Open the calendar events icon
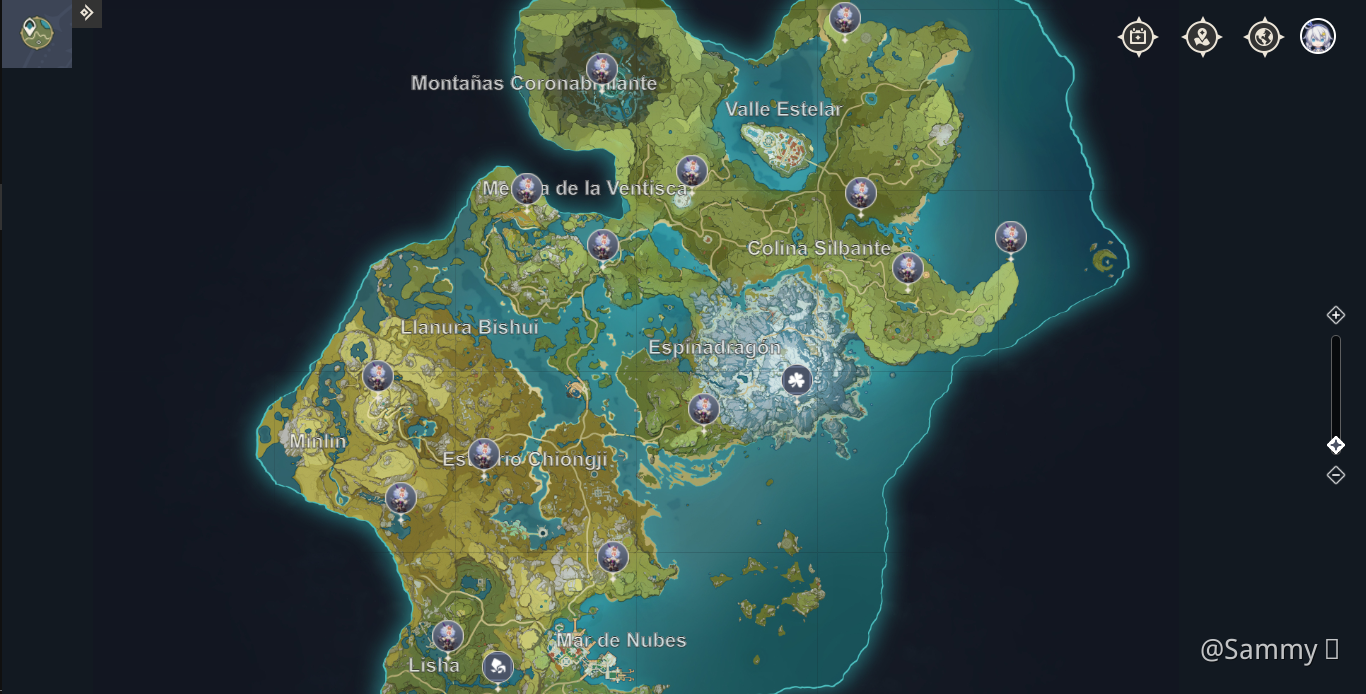This screenshot has height=694, width=1366. point(1138,37)
